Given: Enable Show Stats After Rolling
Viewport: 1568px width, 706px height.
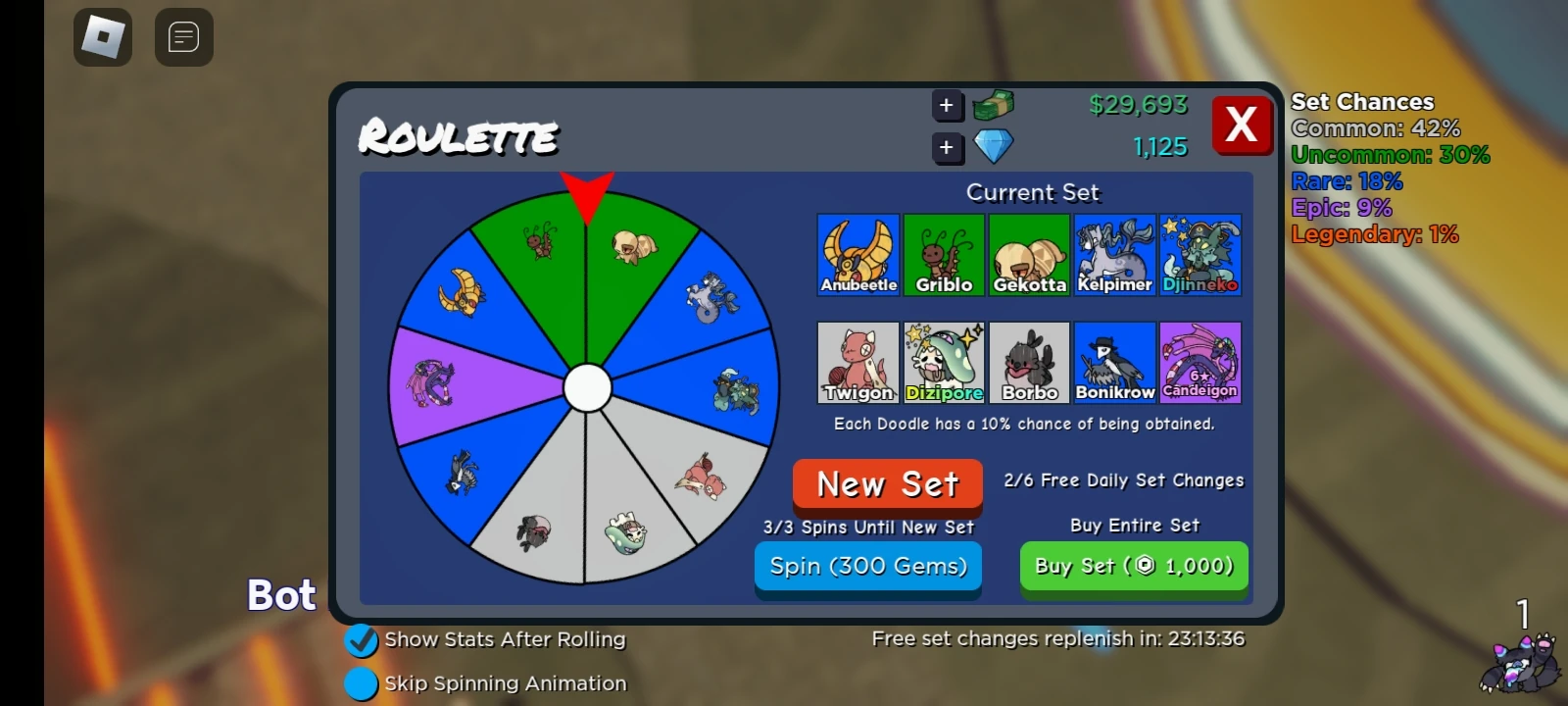Looking at the screenshot, I should point(362,640).
